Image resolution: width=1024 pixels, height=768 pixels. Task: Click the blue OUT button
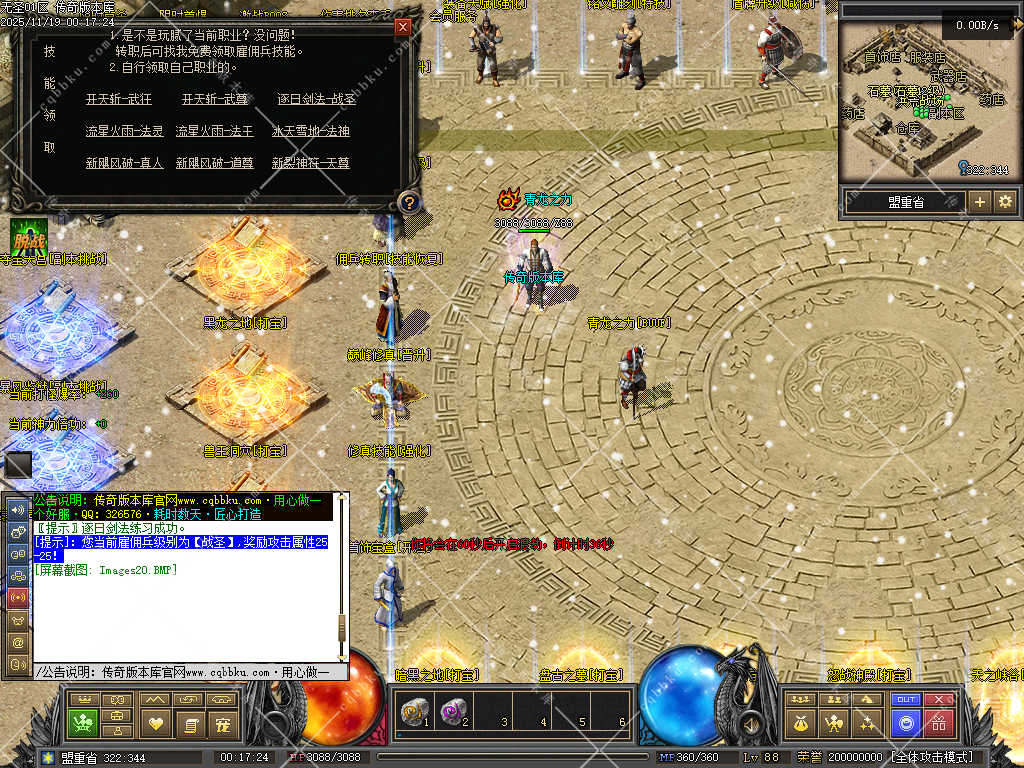click(x=906, y=700)
